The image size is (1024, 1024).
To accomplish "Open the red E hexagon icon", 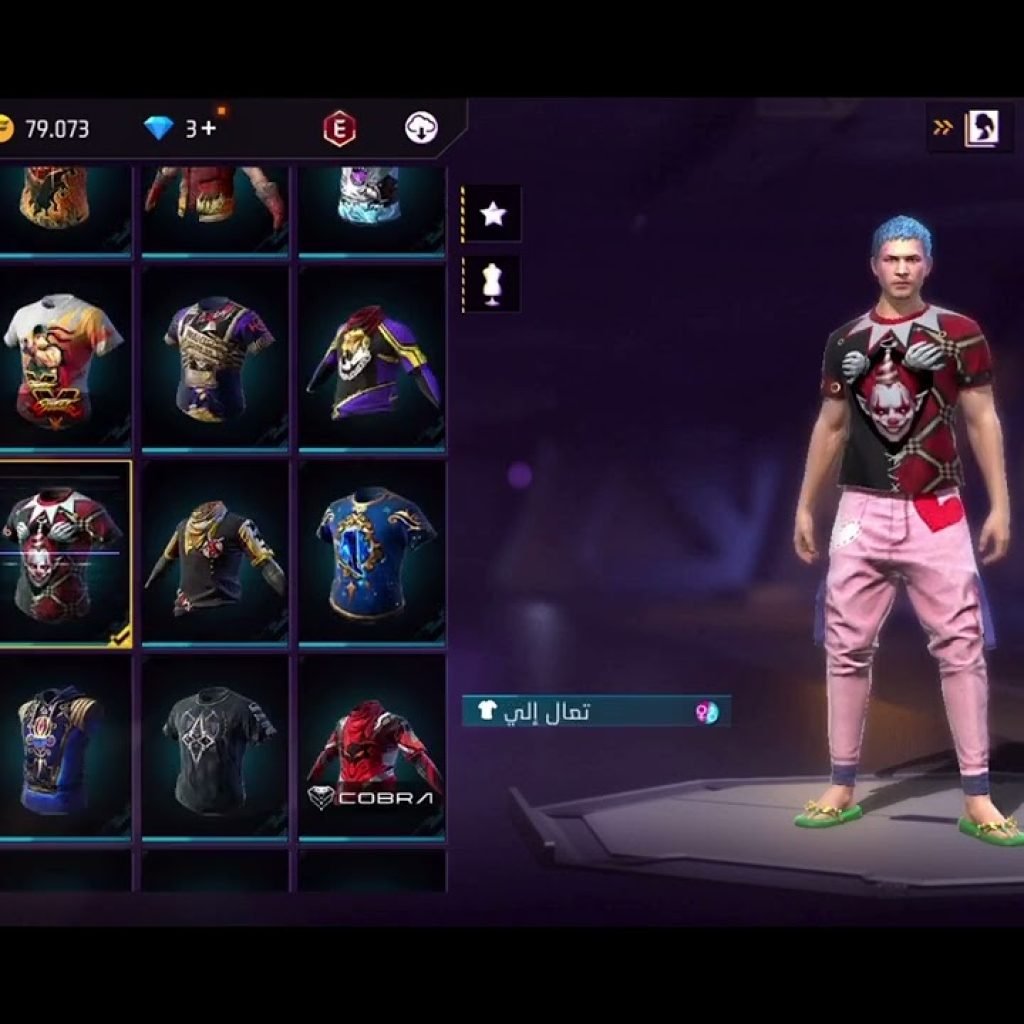I will [340, 128].
